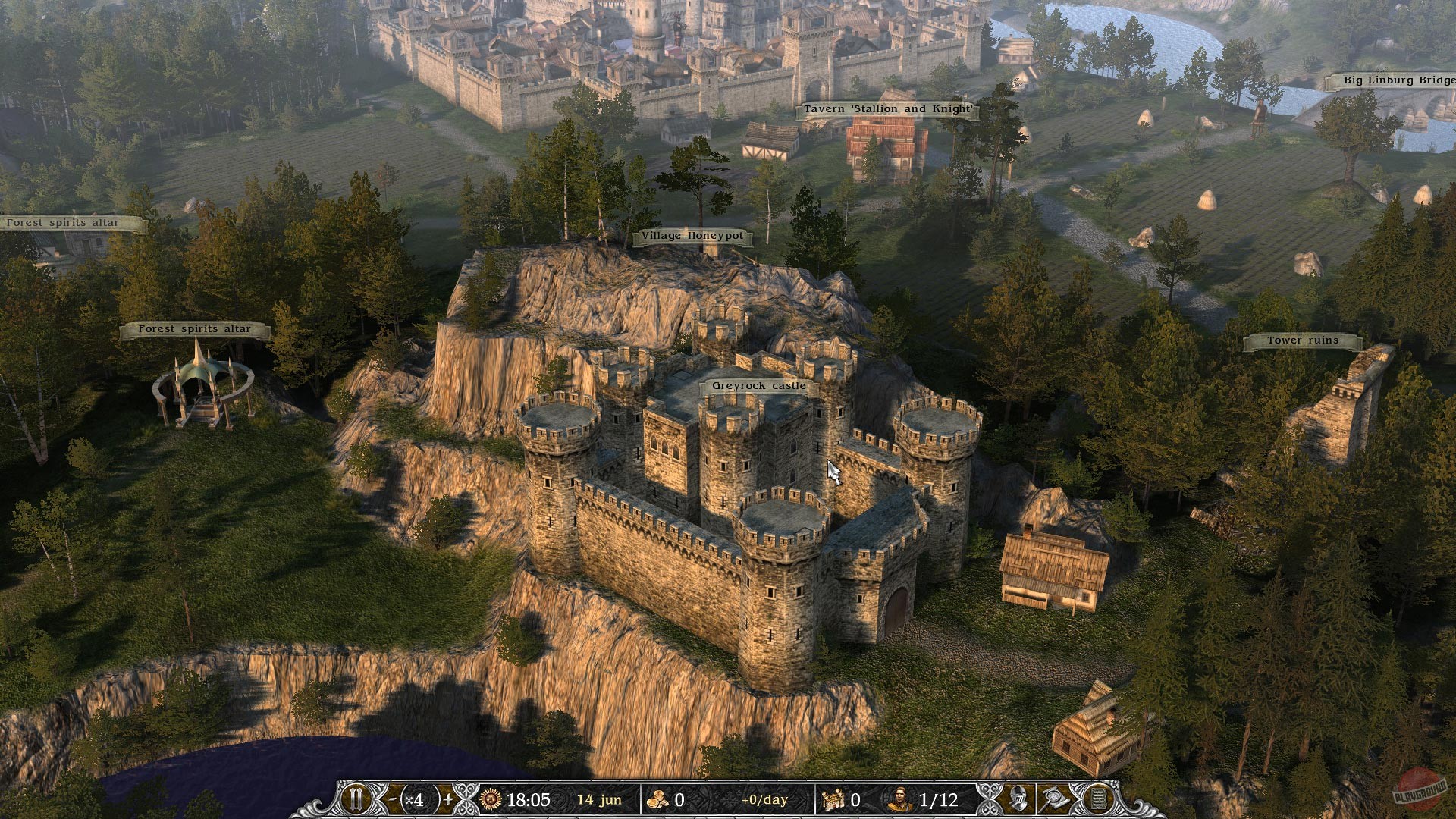Click the ×4 speed indicator
Screen dimensions: 1456x819
click(417, 799)
